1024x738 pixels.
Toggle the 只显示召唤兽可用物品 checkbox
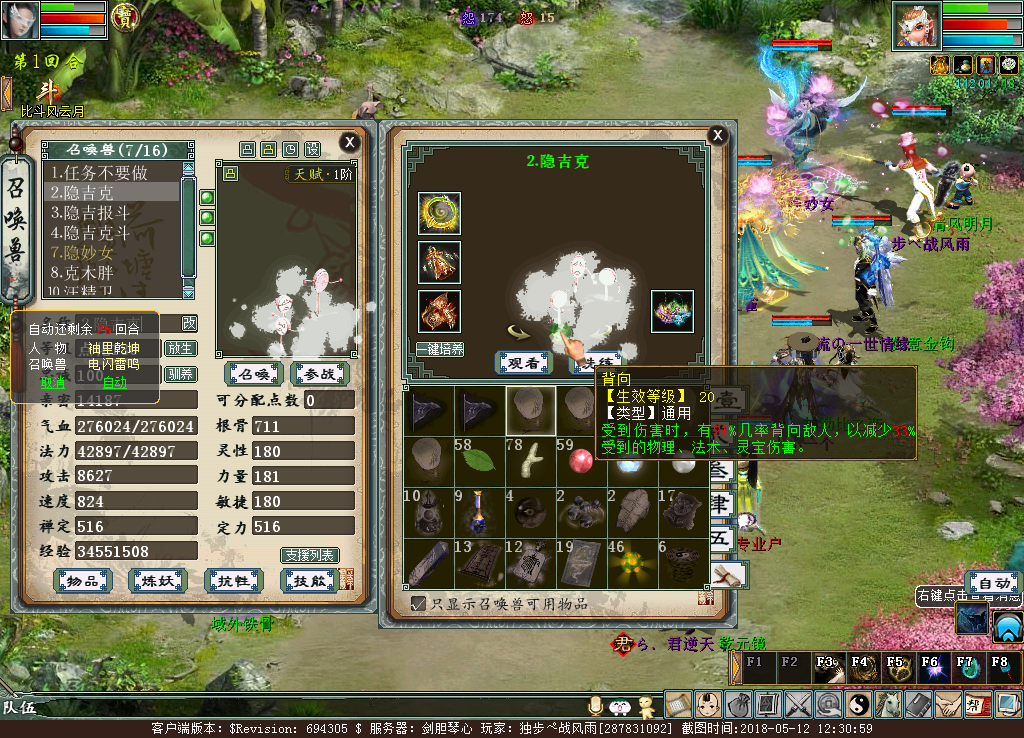pos(419,603)
